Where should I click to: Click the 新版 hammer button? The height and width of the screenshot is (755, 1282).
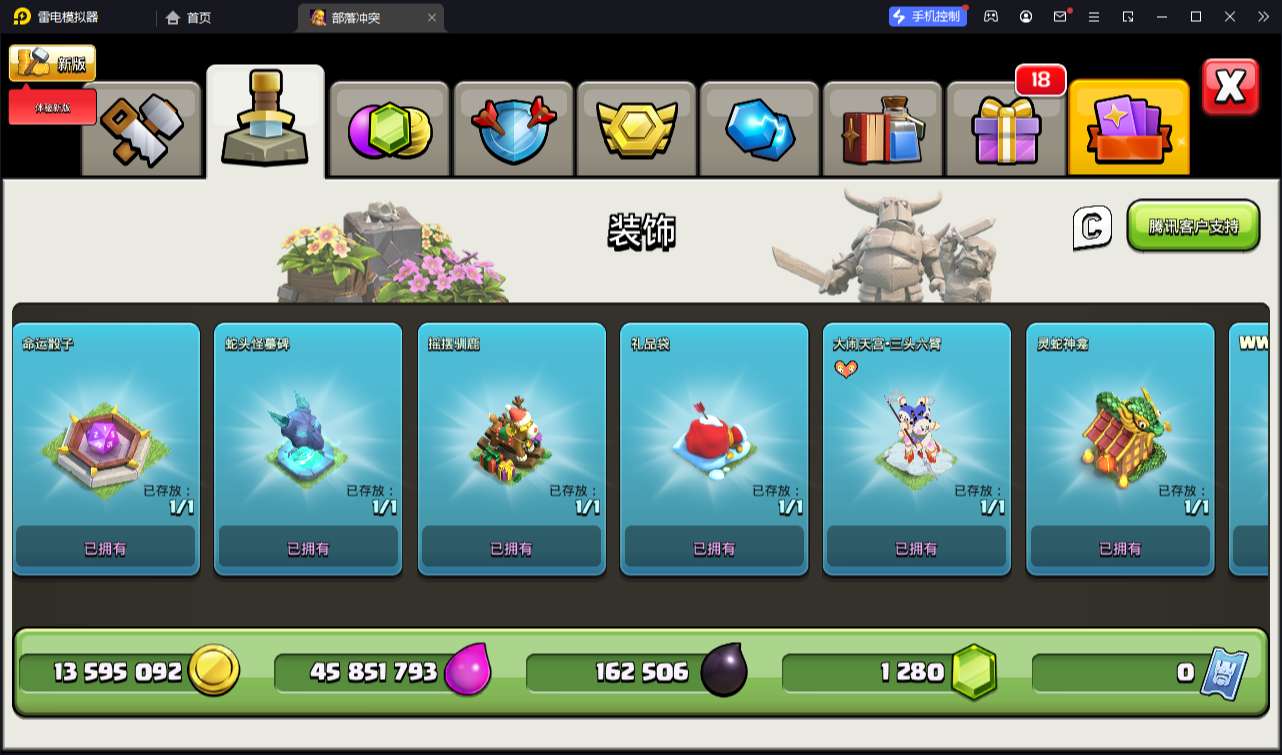coord(53,63)
